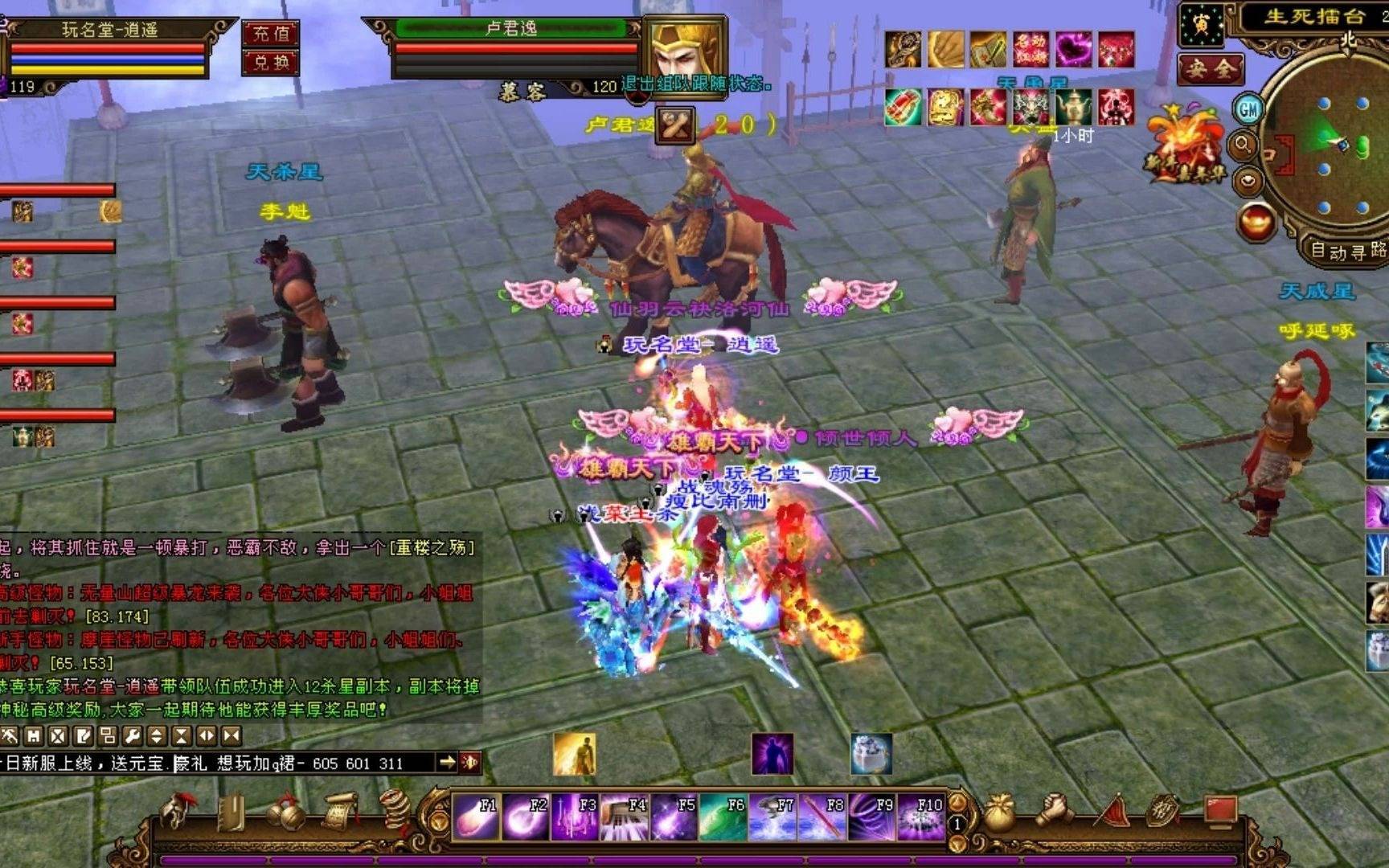Screen dimensions: 1389x868
Task: Send chat with the yellow arrow button
Action: click(447, 762)
